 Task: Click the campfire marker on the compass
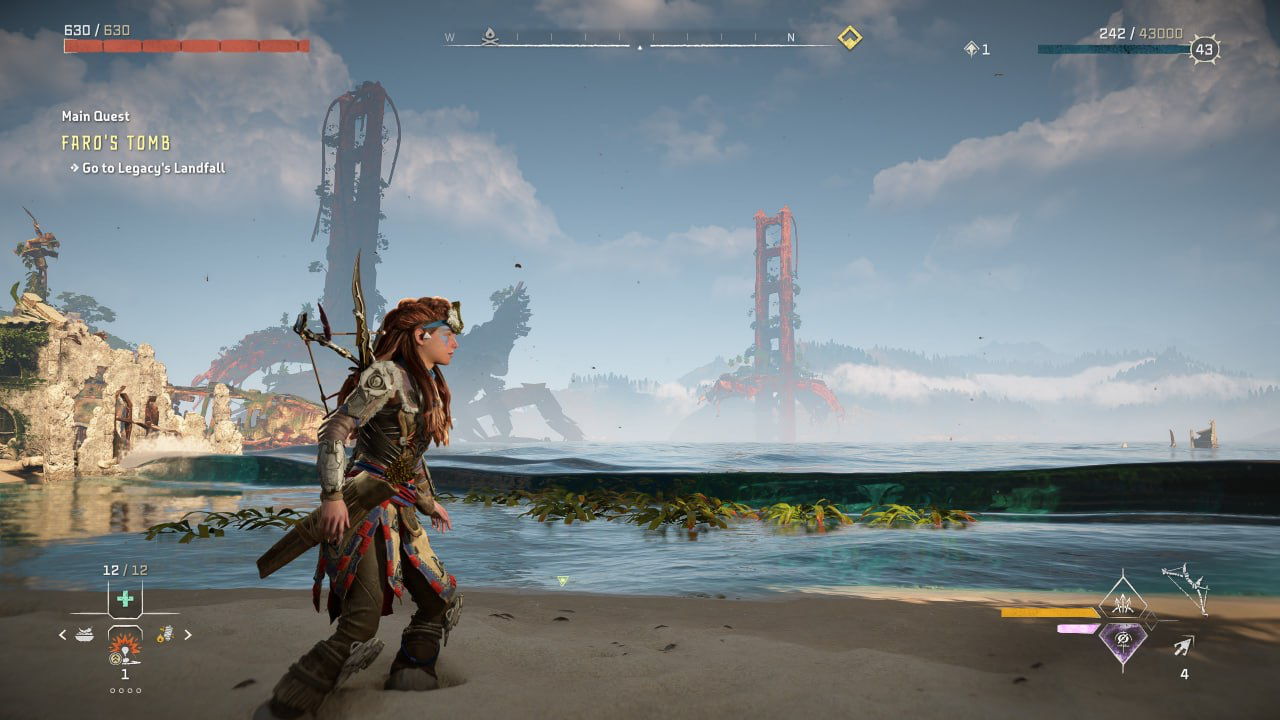click(x=490, y=37)
